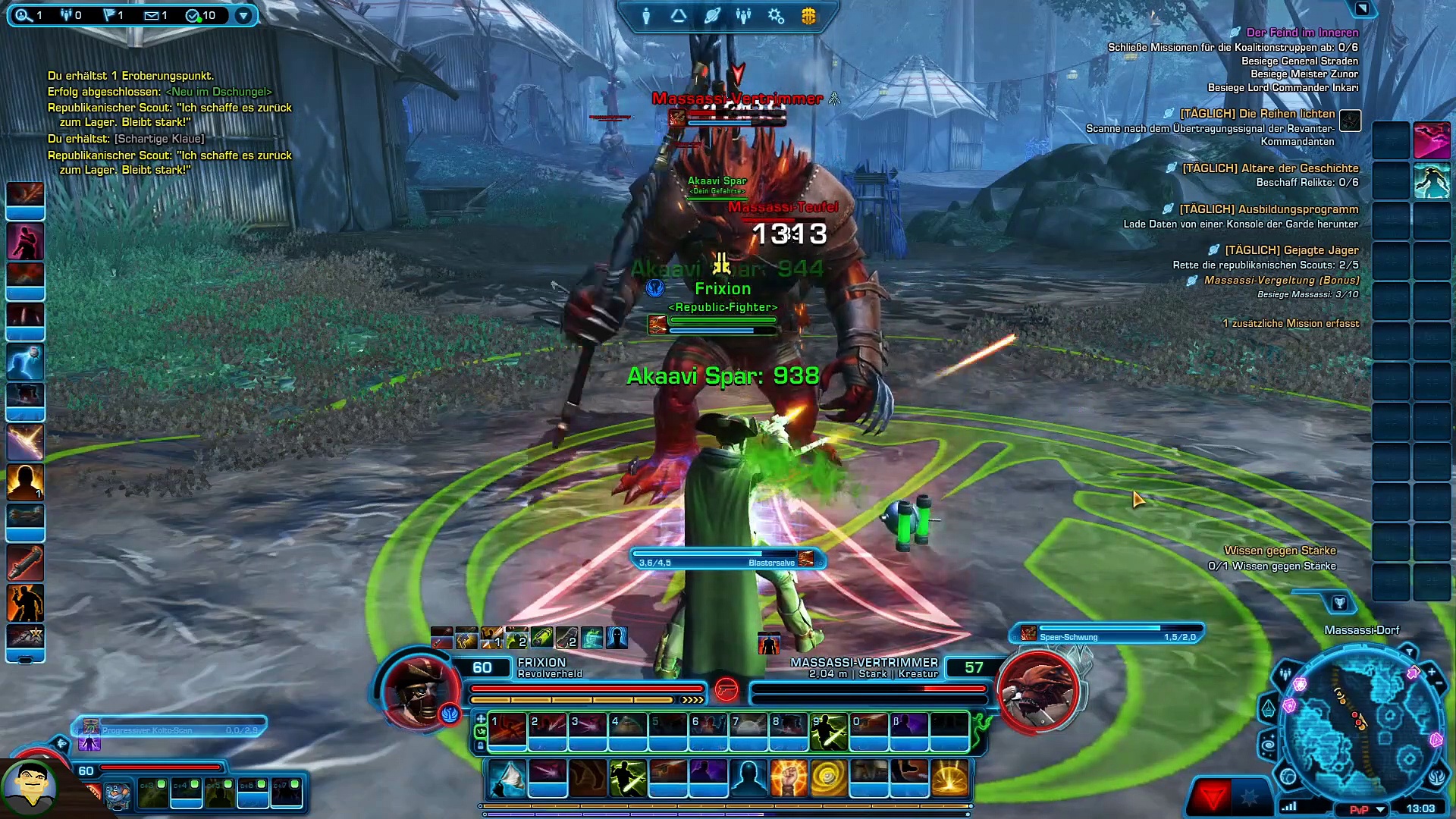Zoom in the minimap with plus button
This screenshot has width=1456, height=819.
tap(1432, 672)
